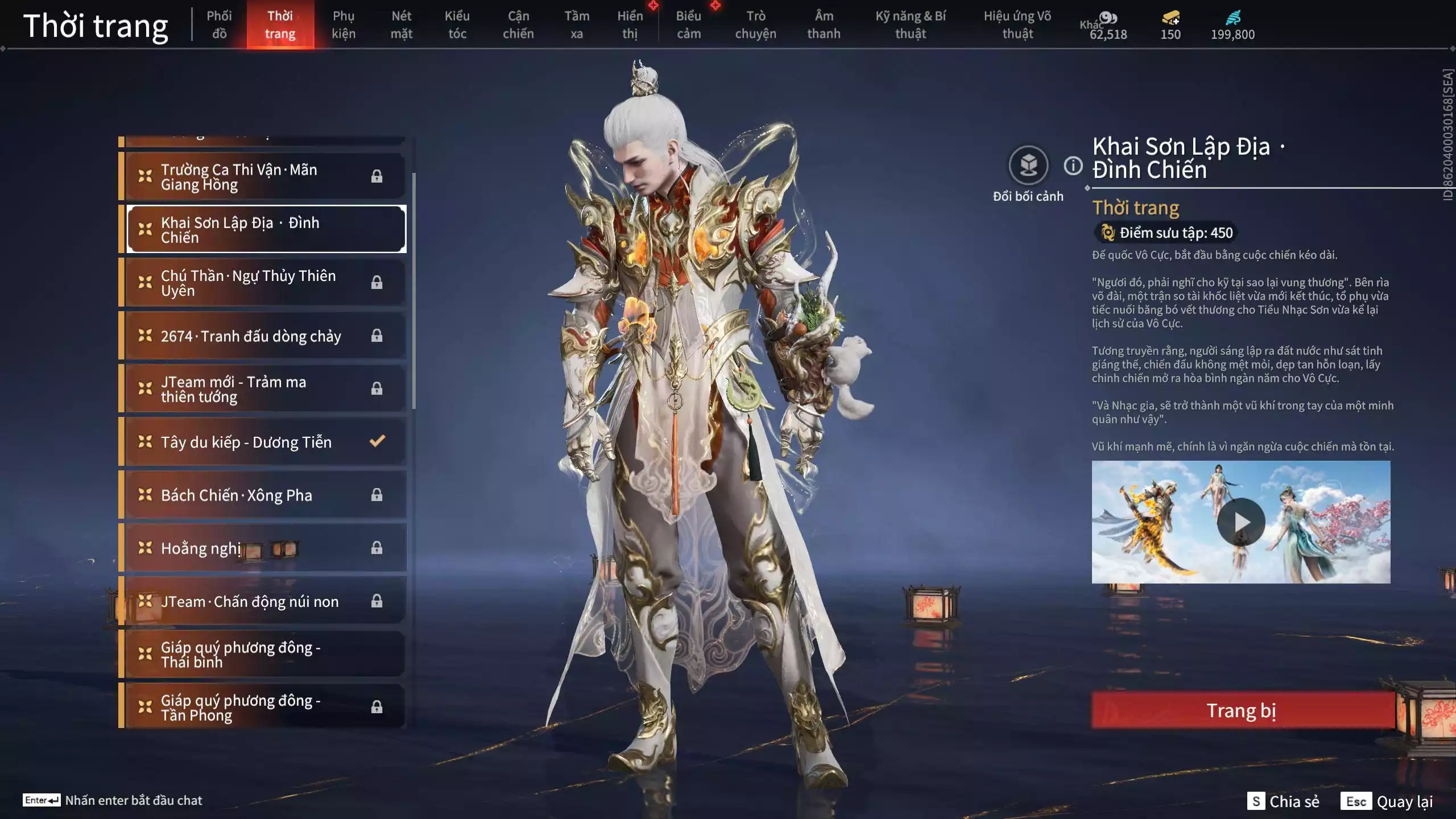Go to the Kiểu tóc tab
The width and height of the screenshot is (1456, 819).
point(457,24)
